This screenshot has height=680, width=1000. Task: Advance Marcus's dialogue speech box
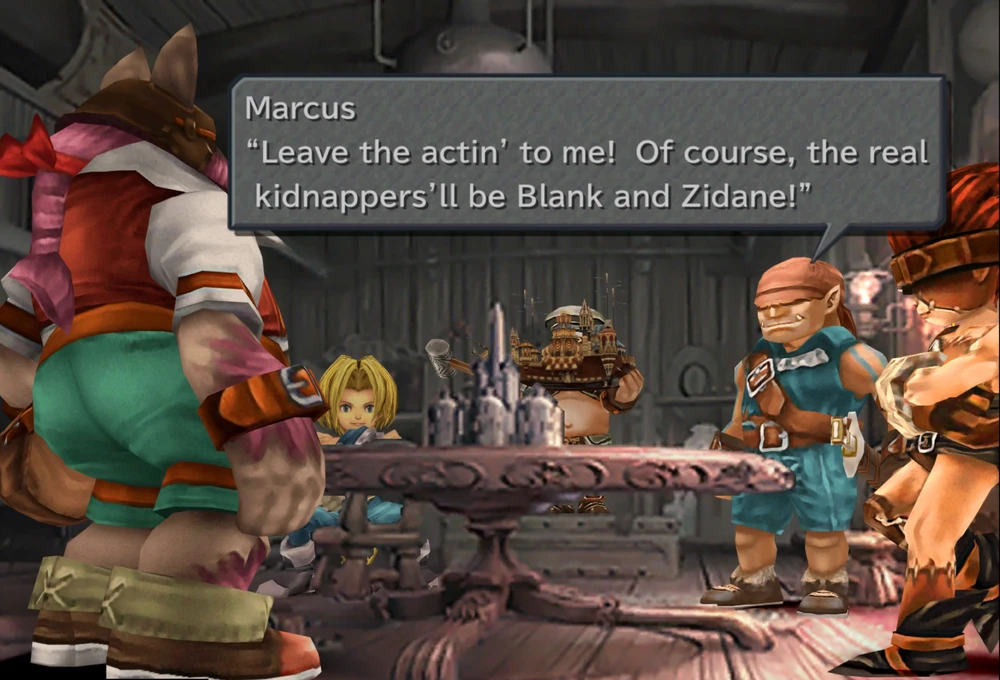(588, 153)
